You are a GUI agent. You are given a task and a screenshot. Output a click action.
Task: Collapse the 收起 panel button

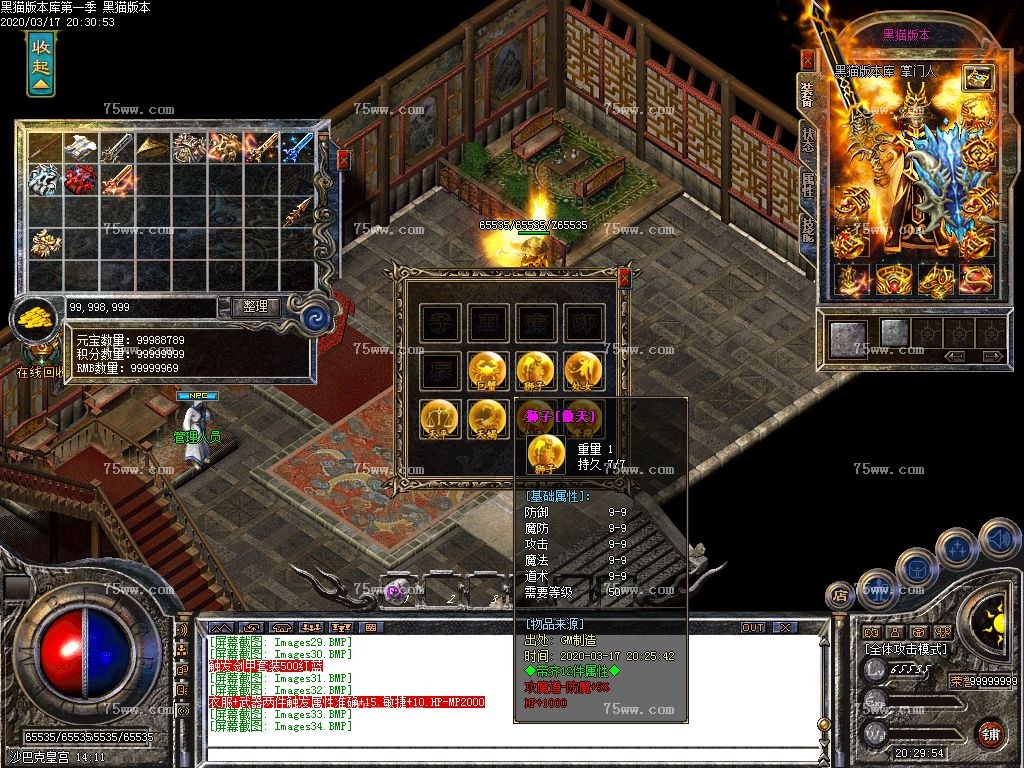[x=40, y=63]
